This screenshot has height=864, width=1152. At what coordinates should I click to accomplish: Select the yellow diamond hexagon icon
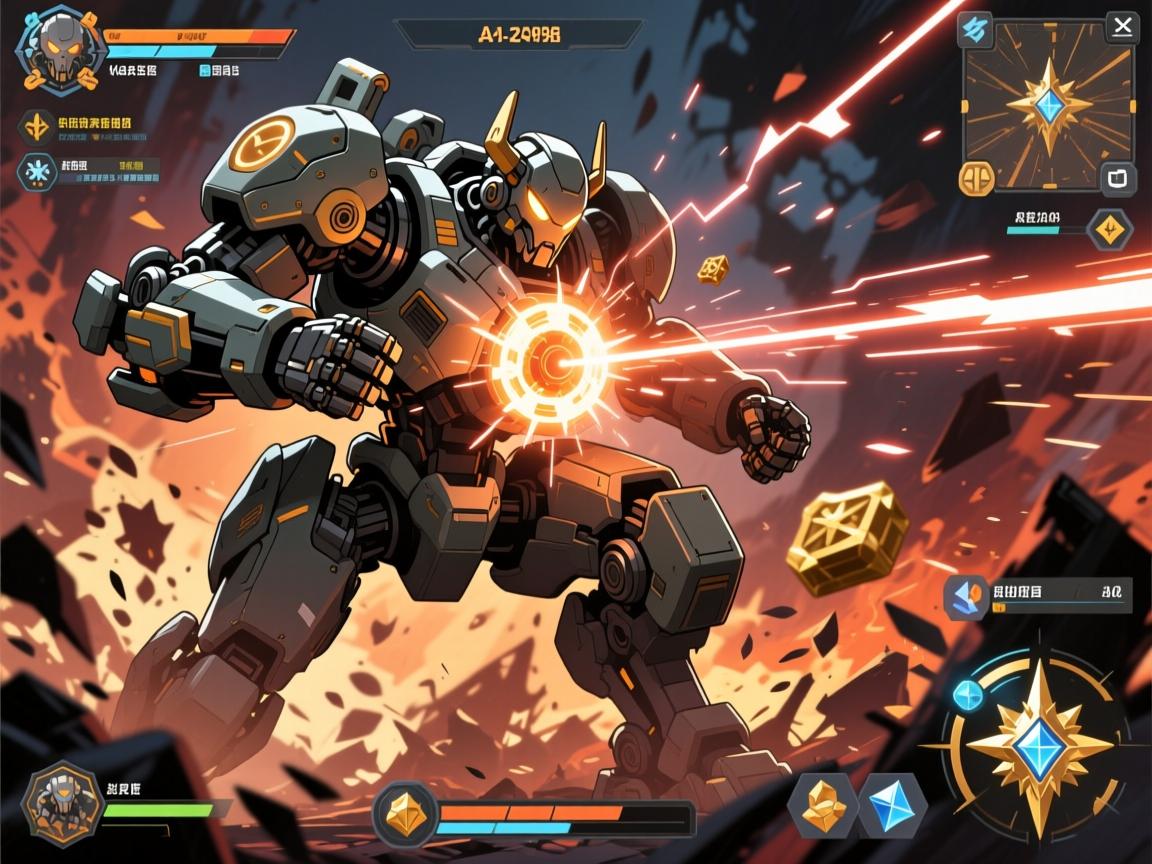(x=1109, y=229)
